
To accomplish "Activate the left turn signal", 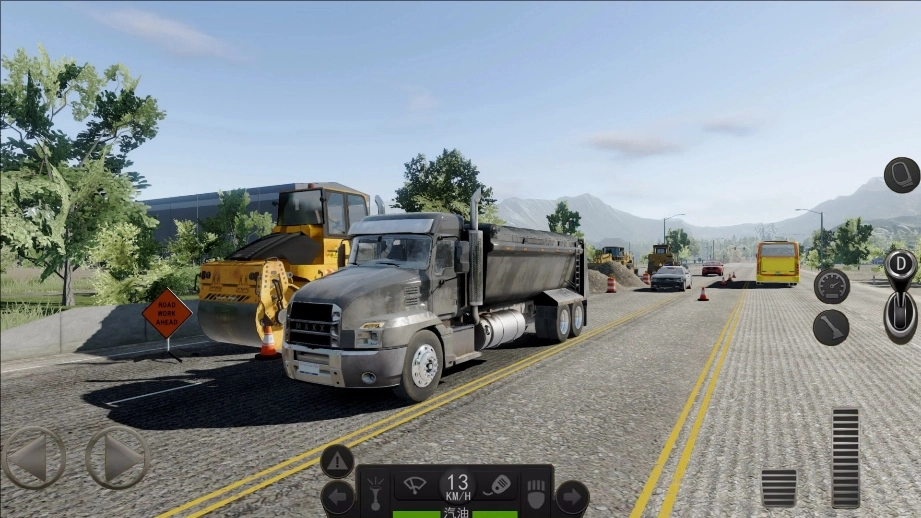I will click(337, 497).
